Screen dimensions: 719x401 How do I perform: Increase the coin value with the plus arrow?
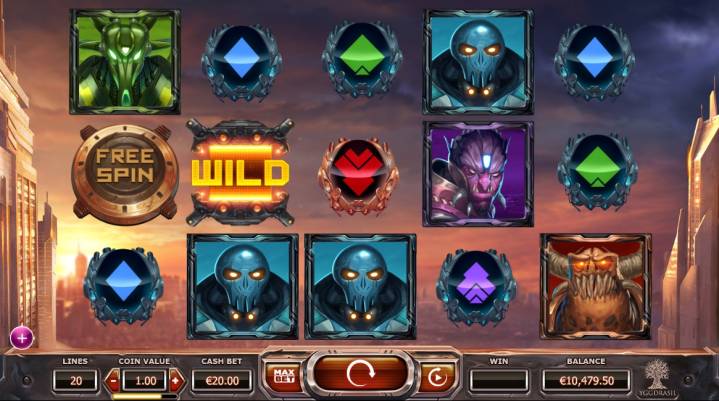click(177, 380)
